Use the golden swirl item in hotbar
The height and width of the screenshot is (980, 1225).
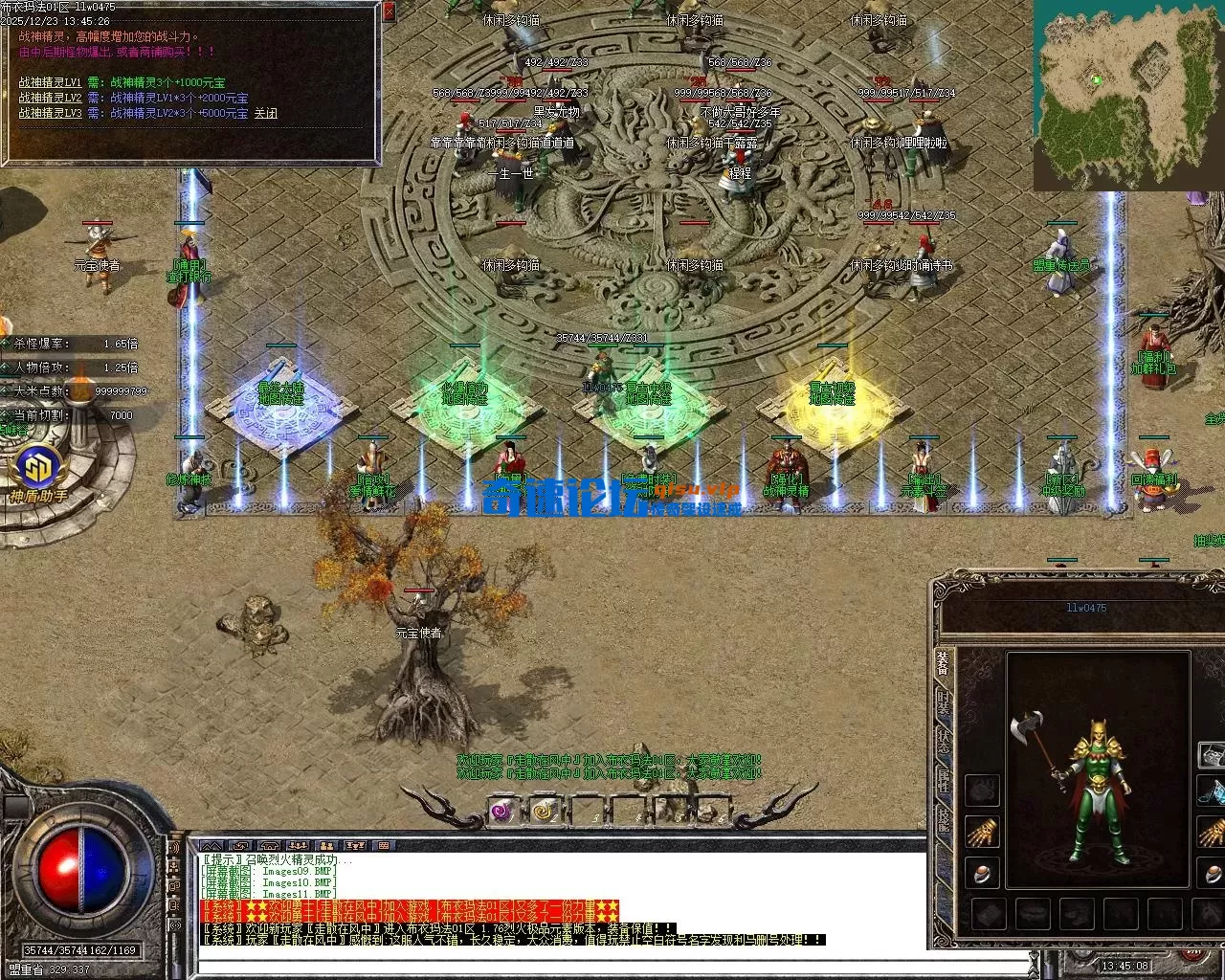(x=545, y=811)
